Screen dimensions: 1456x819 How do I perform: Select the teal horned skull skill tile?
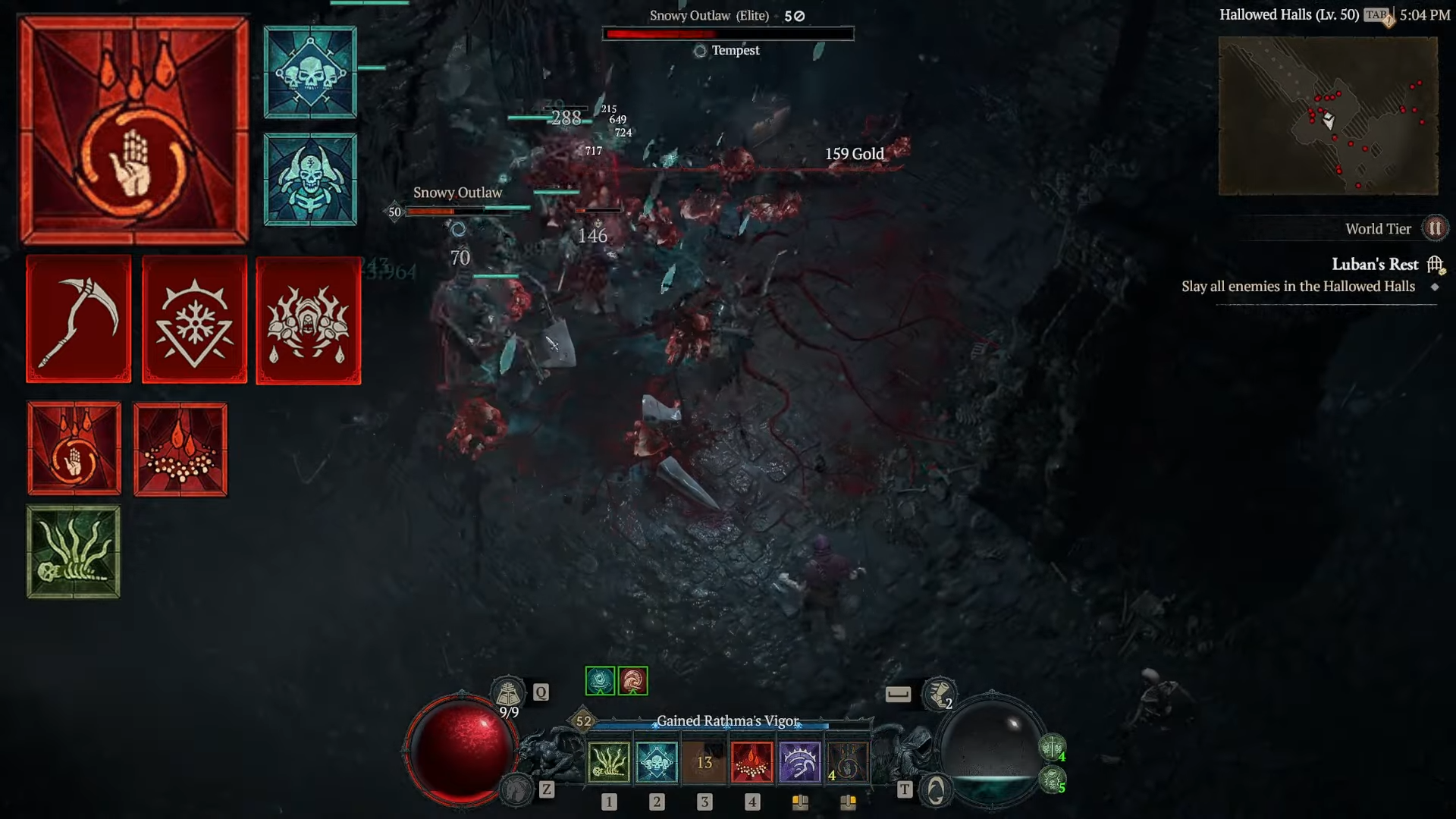[310, 180]
